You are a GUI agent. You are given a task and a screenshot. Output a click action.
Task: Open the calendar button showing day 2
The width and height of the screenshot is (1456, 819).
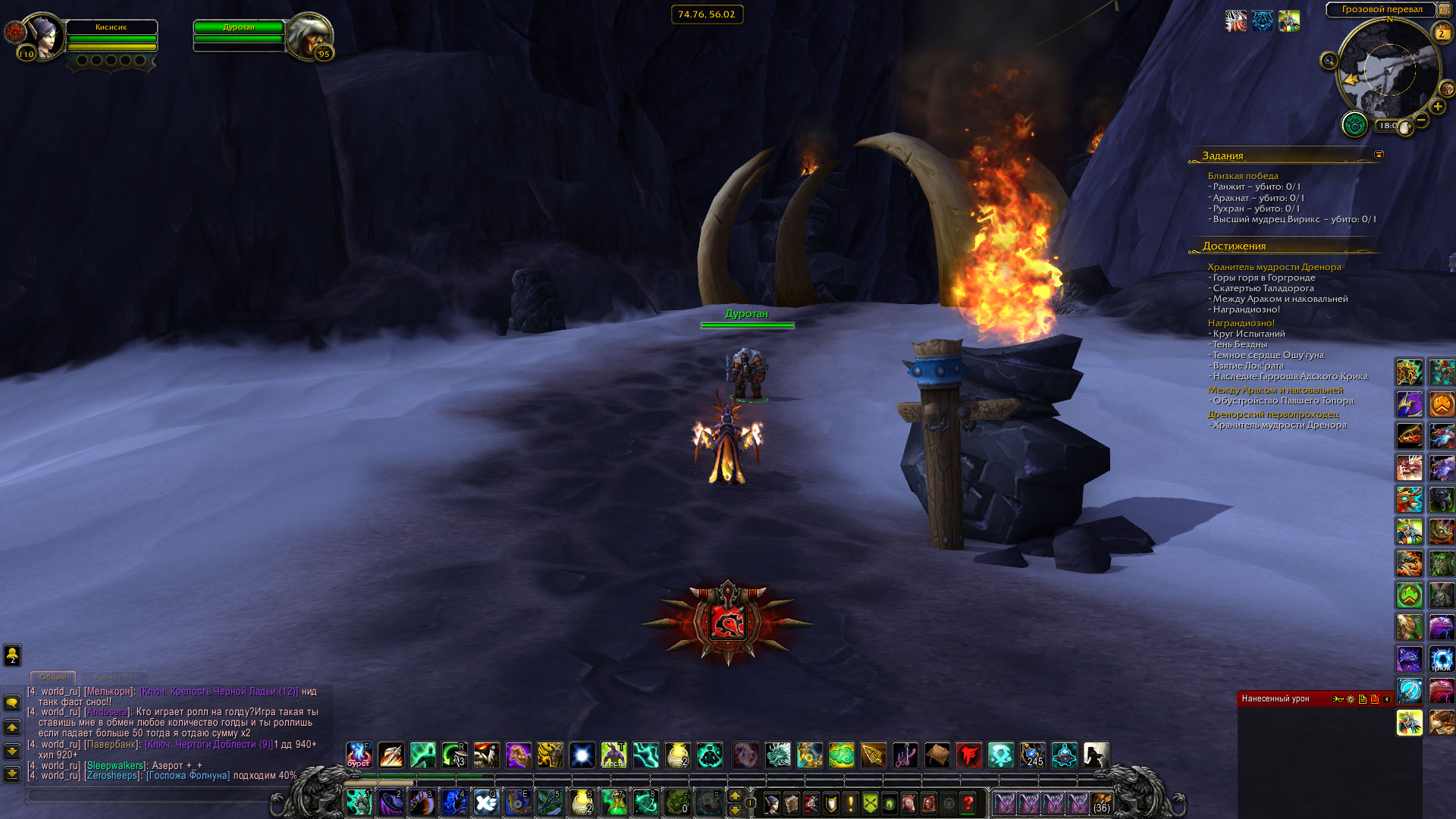tap(1442, 33)
